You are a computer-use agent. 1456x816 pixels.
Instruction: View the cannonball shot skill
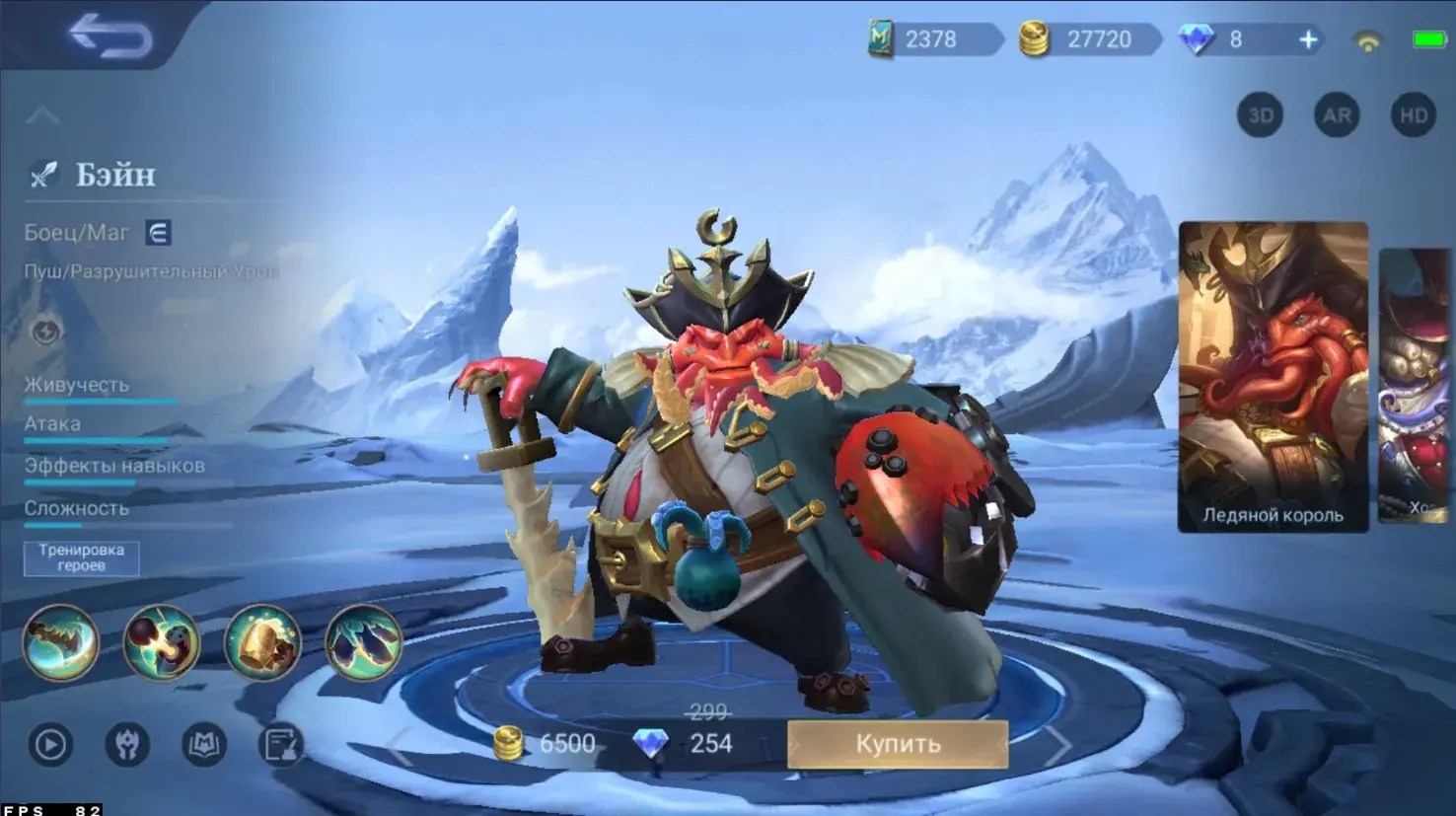162,642
